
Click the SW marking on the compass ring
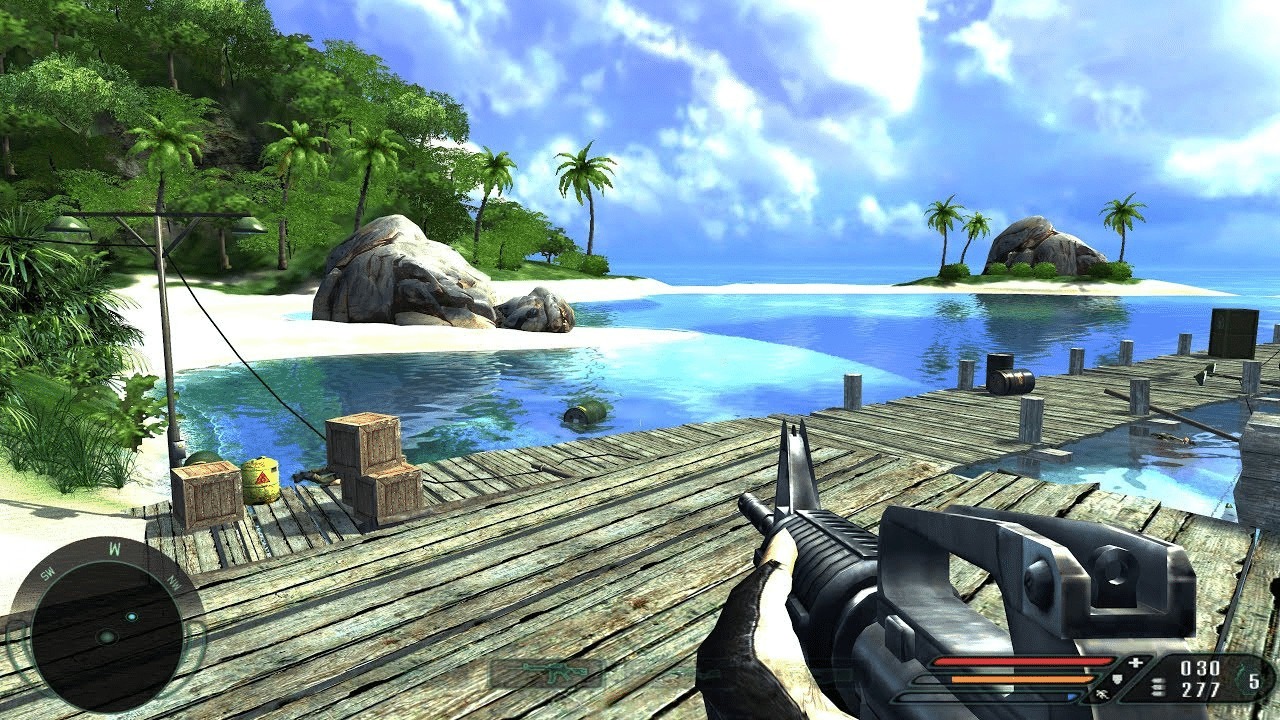coord(48,575)
